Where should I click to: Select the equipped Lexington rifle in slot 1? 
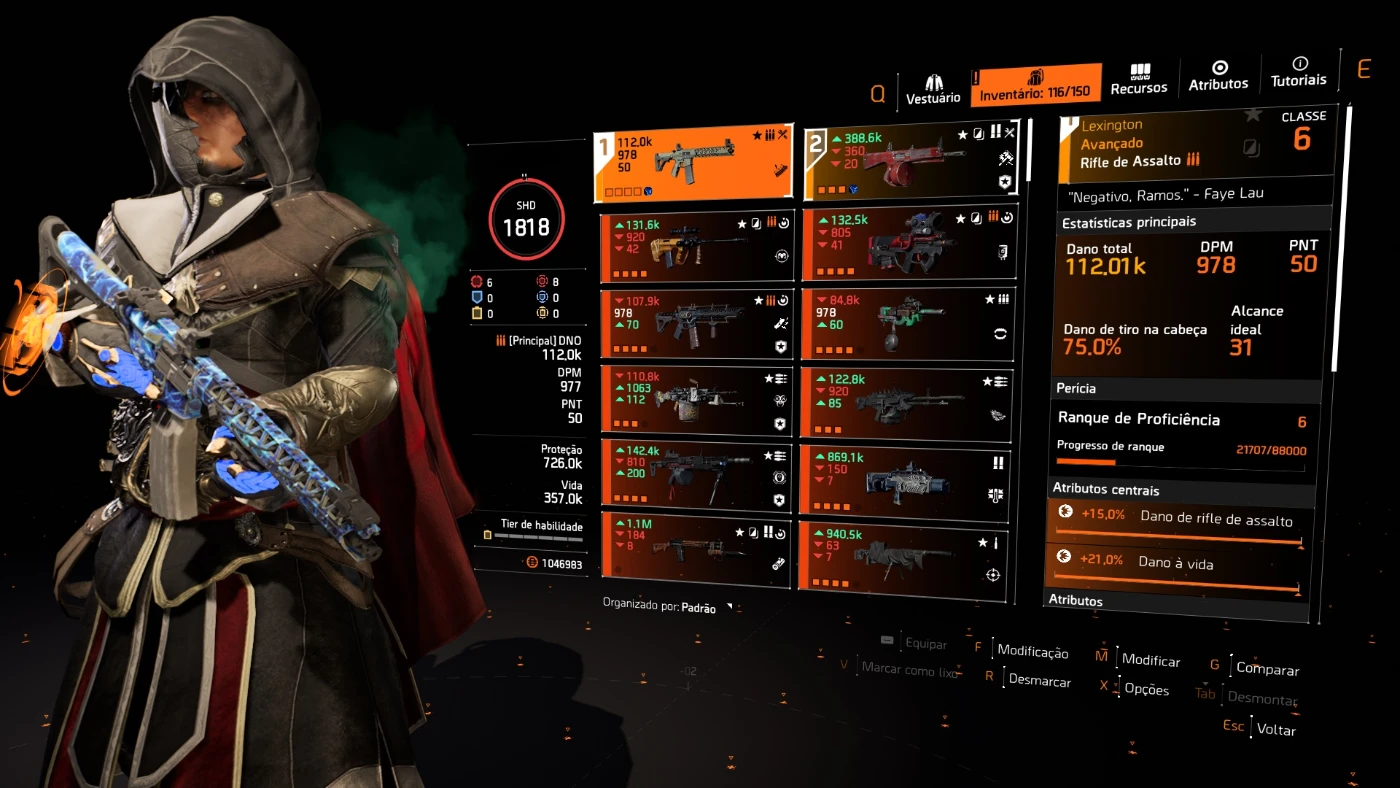(693, 164)
